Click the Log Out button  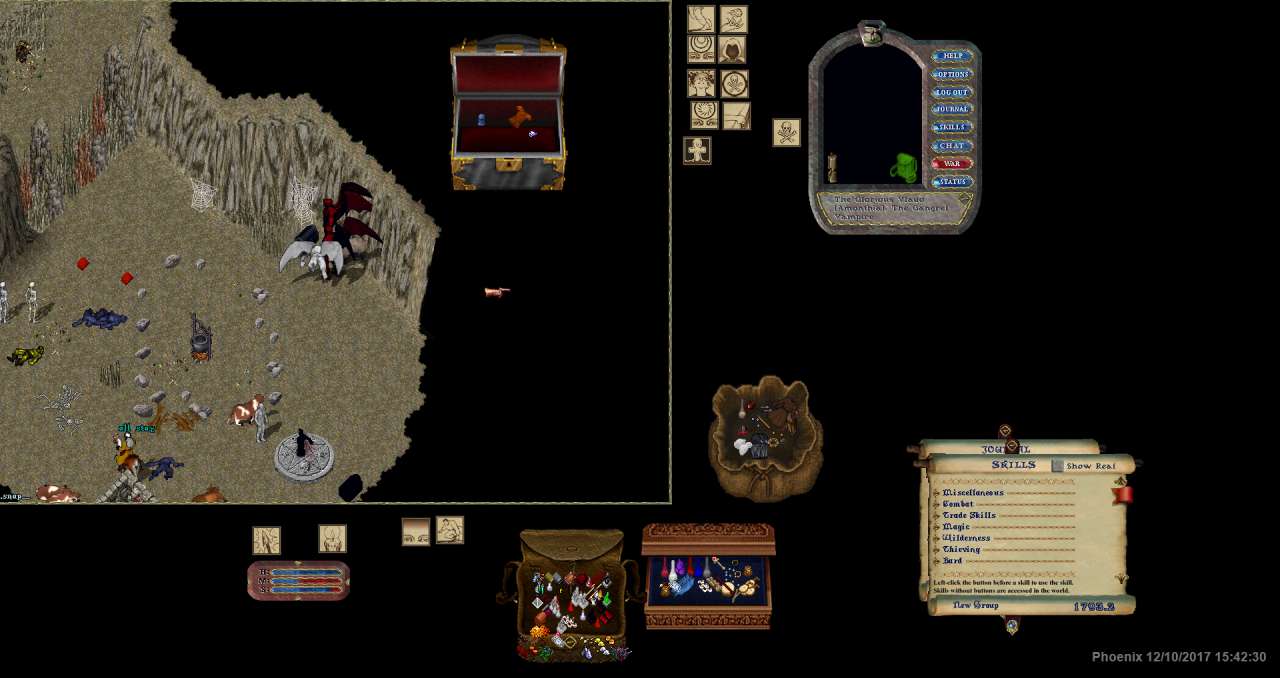[952, 92]
